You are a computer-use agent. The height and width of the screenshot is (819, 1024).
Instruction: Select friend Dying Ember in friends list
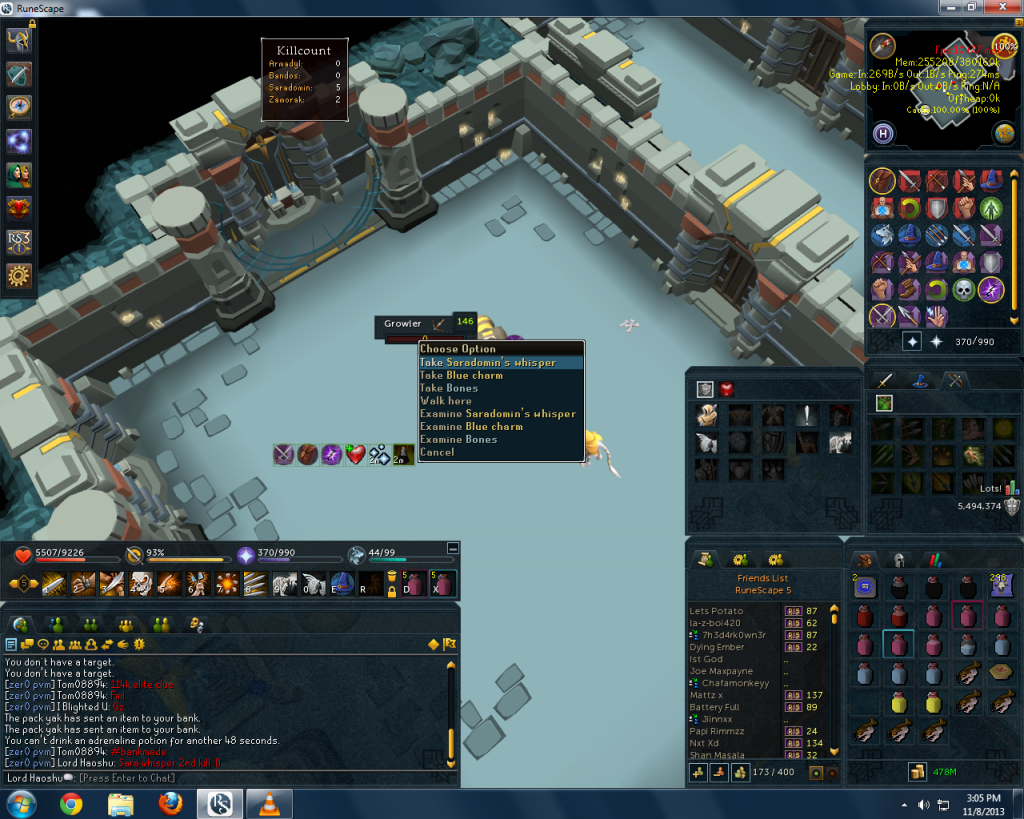(718, 647)
